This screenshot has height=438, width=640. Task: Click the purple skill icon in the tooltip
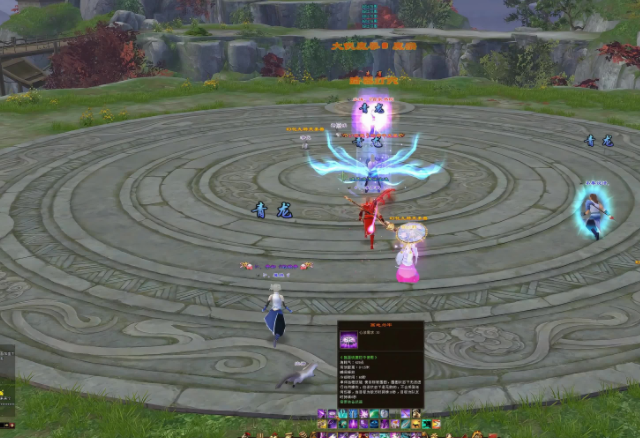(349, 339)
